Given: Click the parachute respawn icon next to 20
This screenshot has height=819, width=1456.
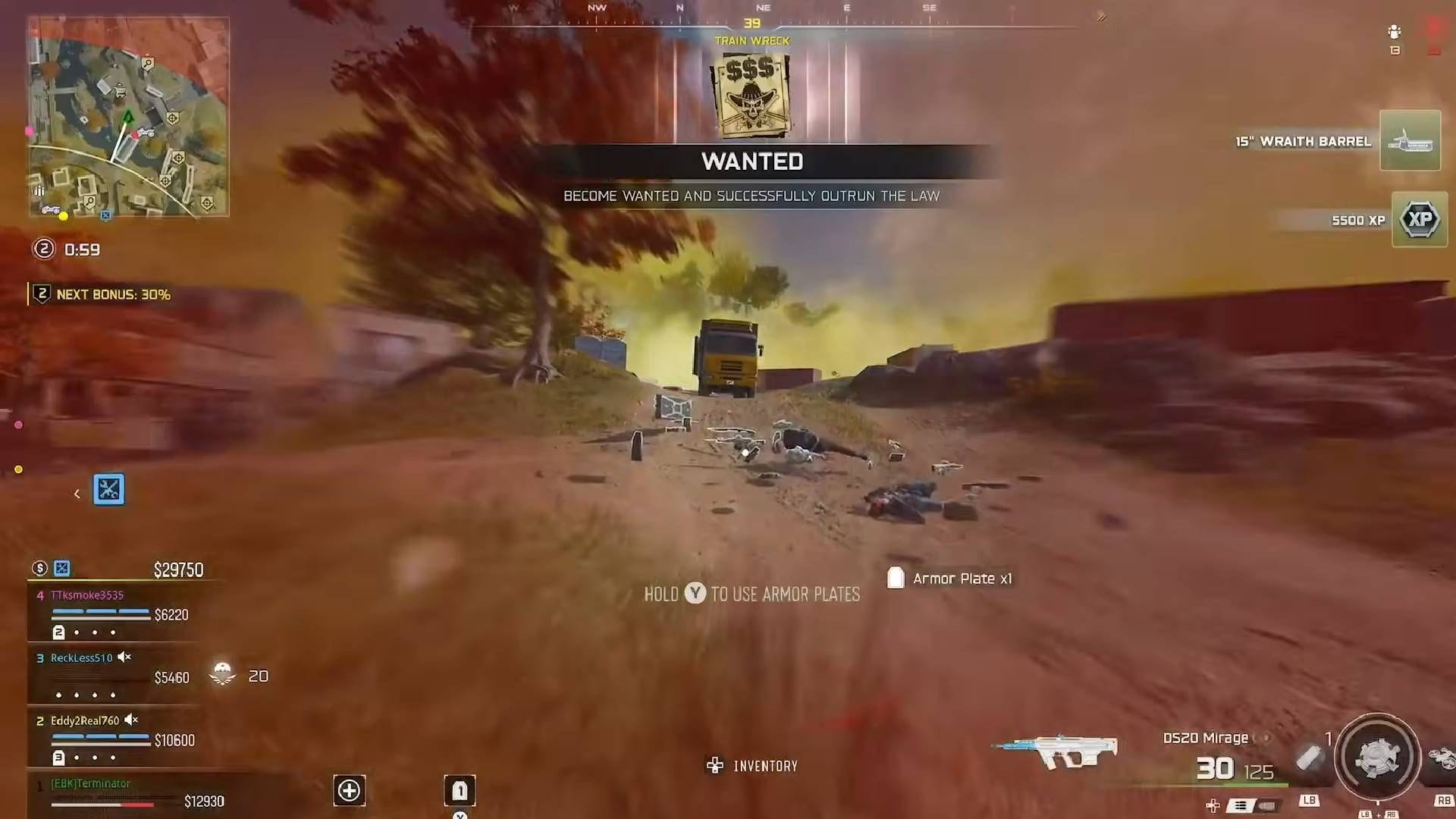Looking at the screenshot, I should [222, 674].
